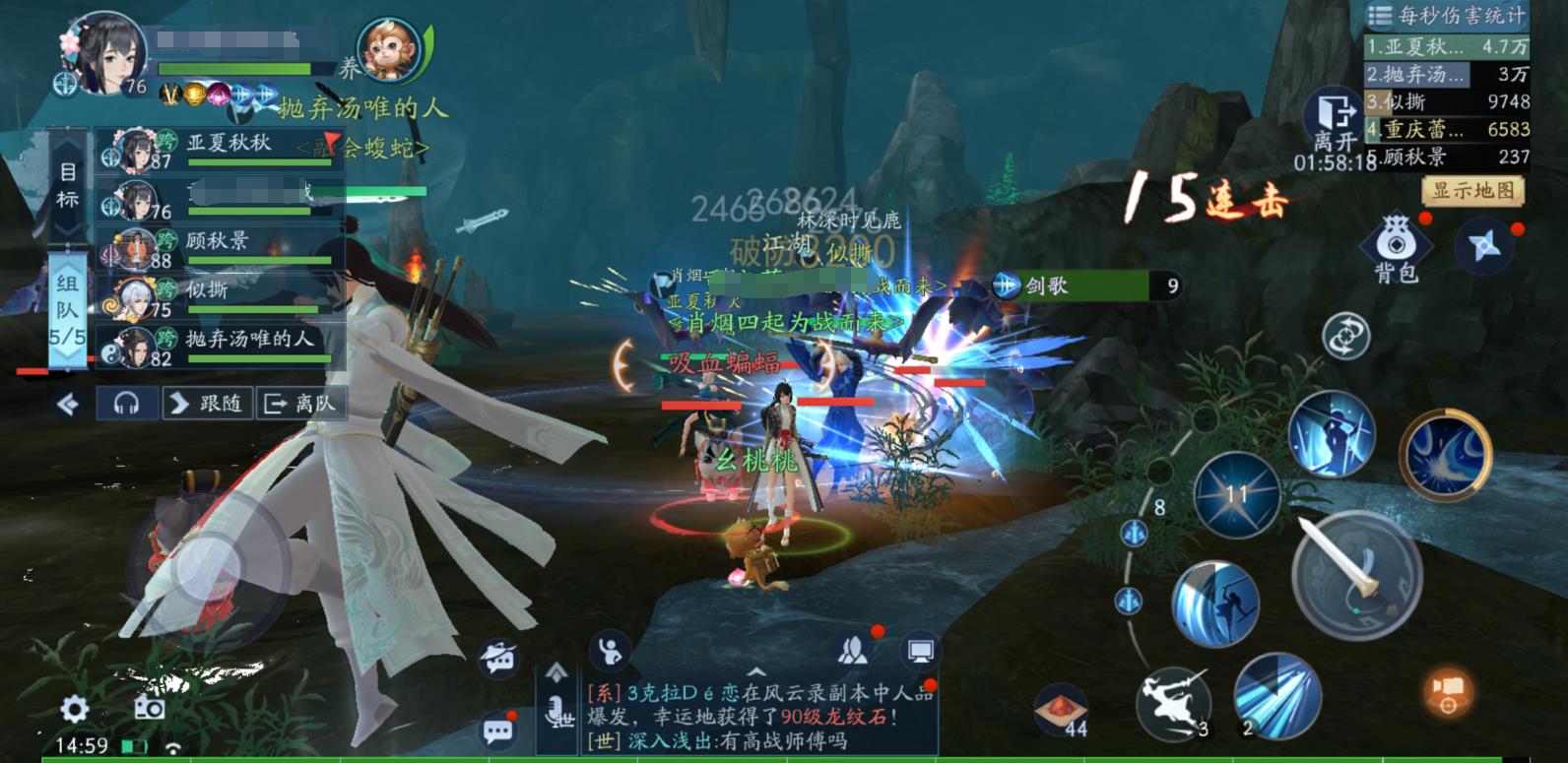Viewport: 1568px width, 763px height.
Task: Select team member 亚夏秋秋
Action: pyautogui.click(x=221, y=150)
